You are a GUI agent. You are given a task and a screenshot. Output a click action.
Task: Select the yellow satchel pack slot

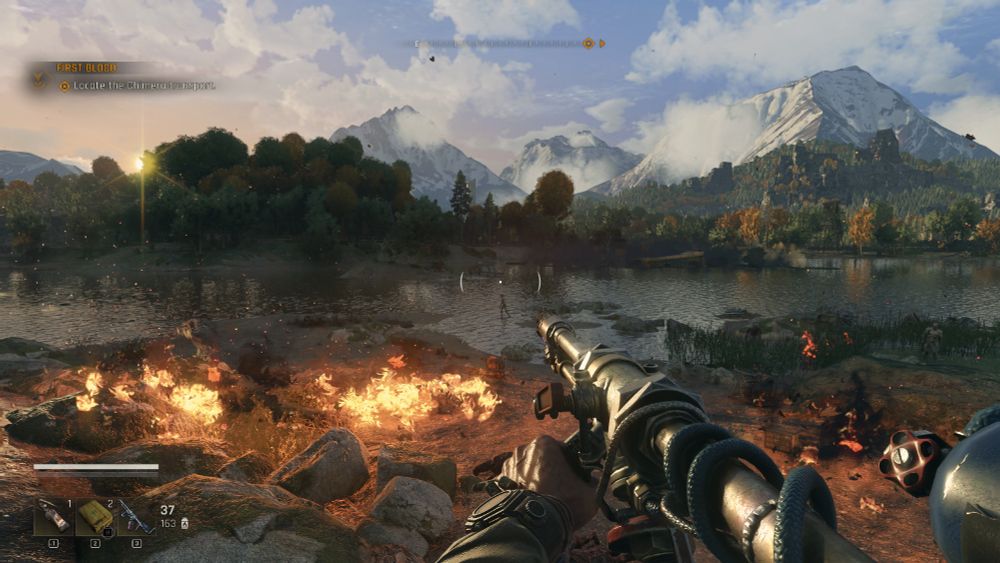point(95,517)
